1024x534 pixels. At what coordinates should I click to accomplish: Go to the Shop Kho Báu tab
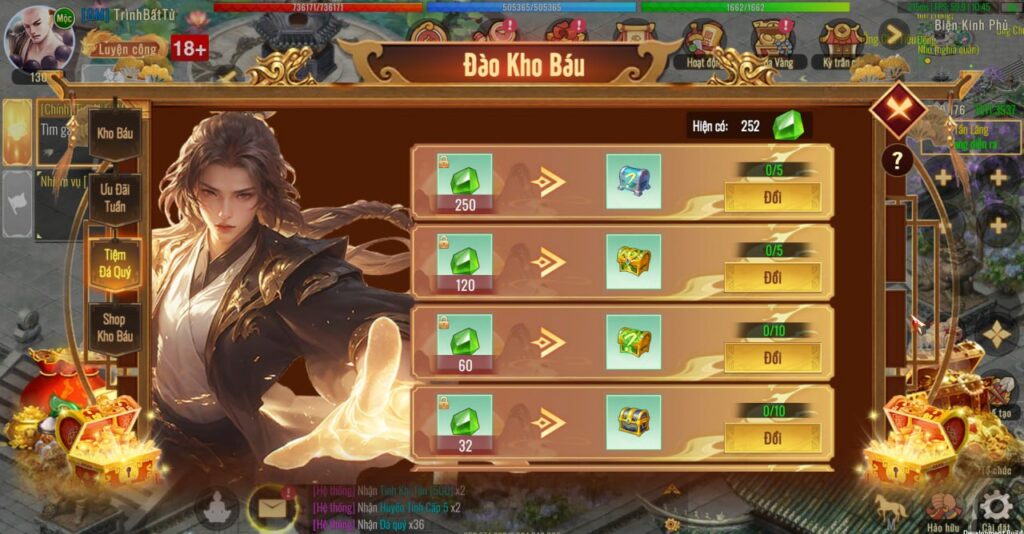click(x=115, y=329)
